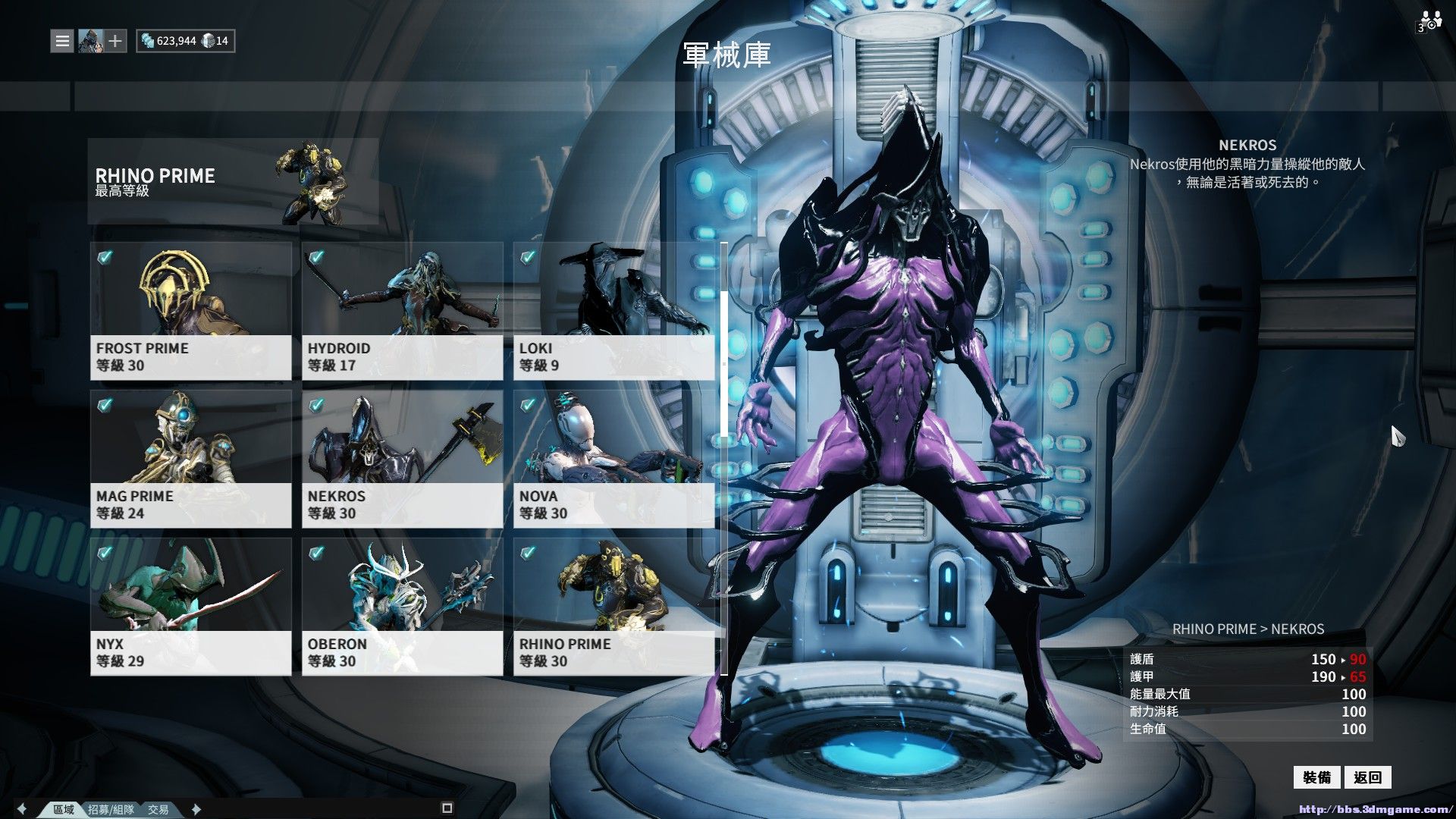The width and height of the screenshot is (1456, 819).
Task: Select the Frost Prime warframe tile
Action: coord(190,311)
